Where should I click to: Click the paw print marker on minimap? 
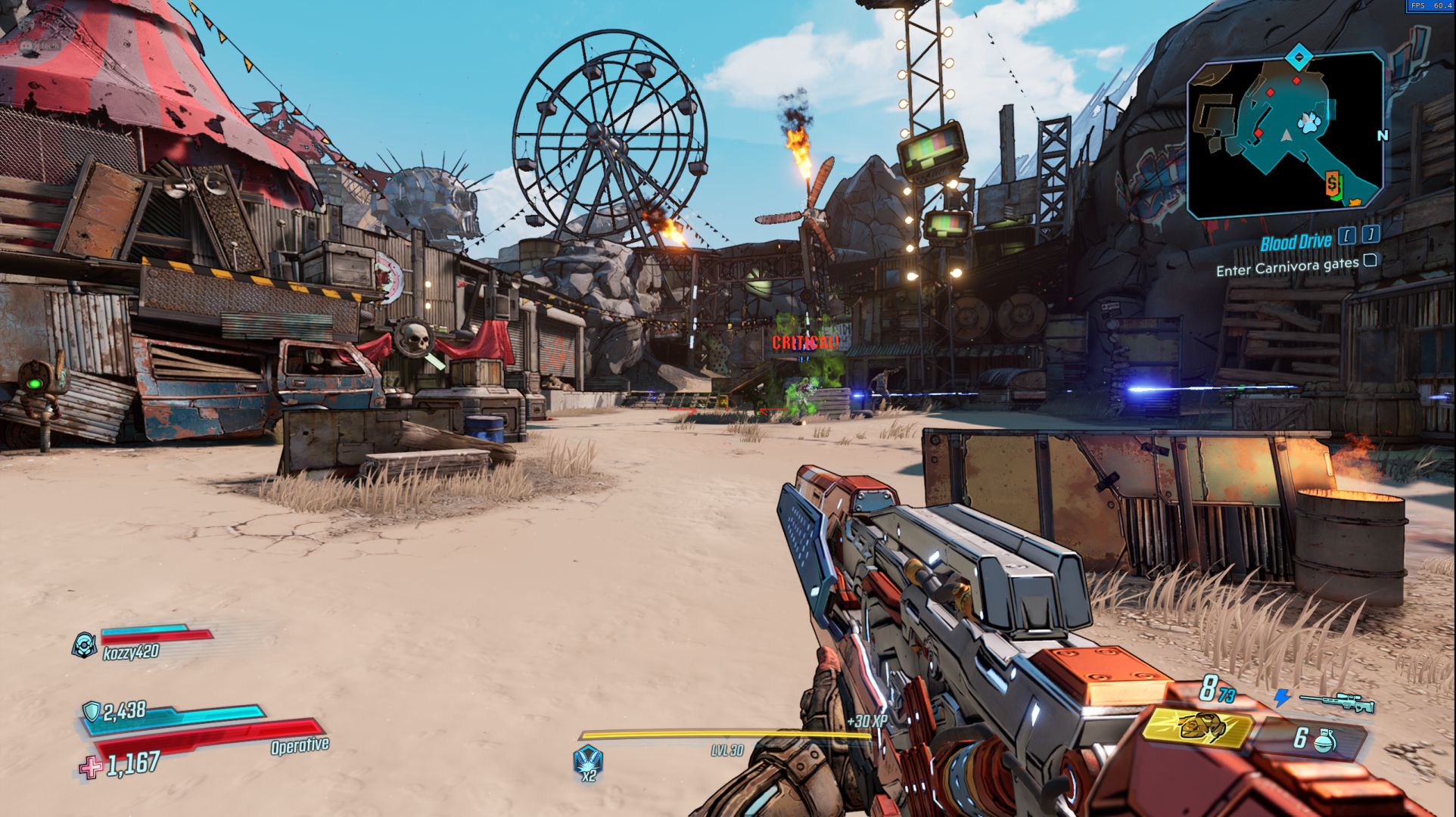pos(1308,124)
